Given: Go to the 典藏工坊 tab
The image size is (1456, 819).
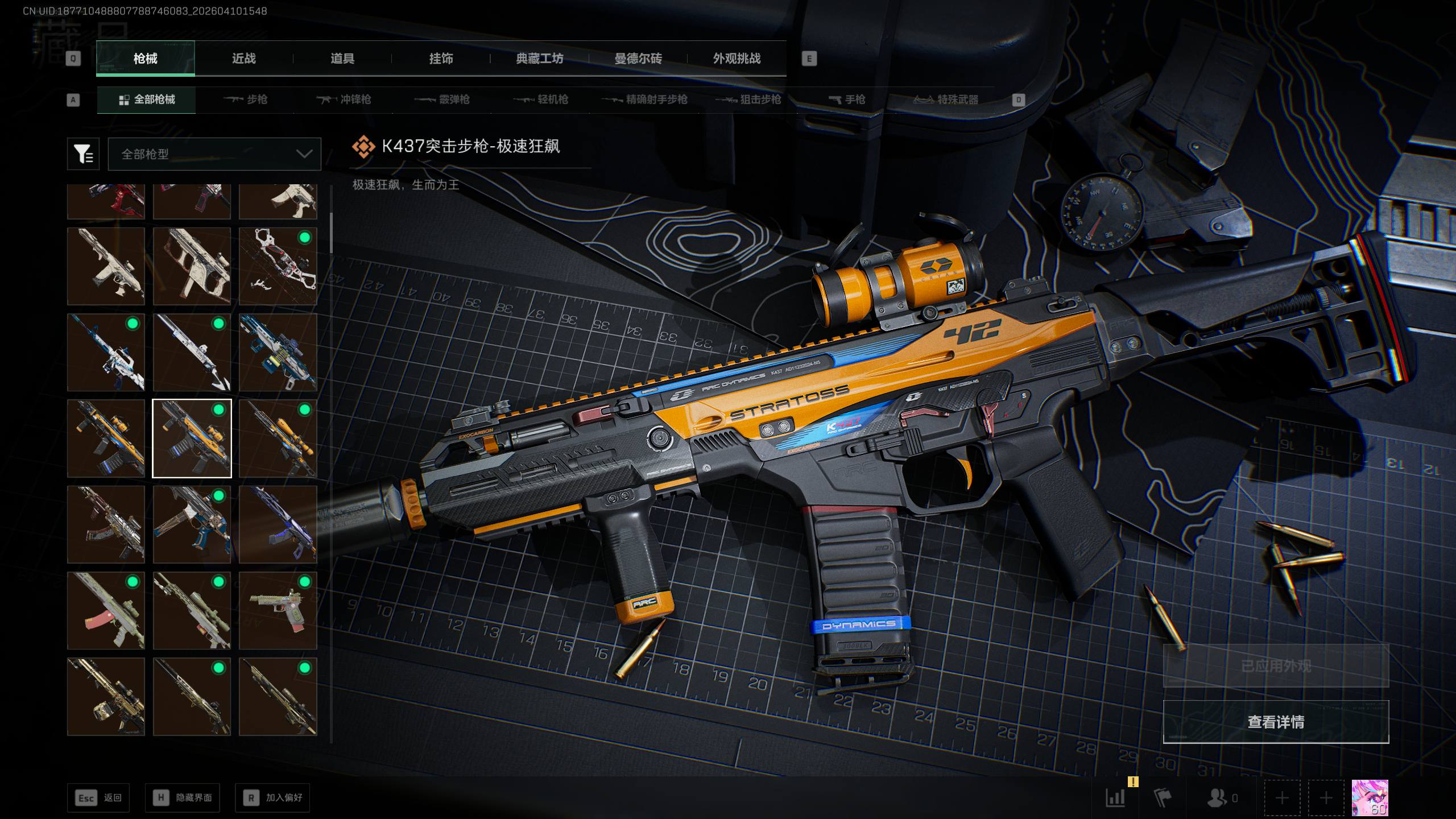Looking at the screenshot, I should (x=539, y=59).
